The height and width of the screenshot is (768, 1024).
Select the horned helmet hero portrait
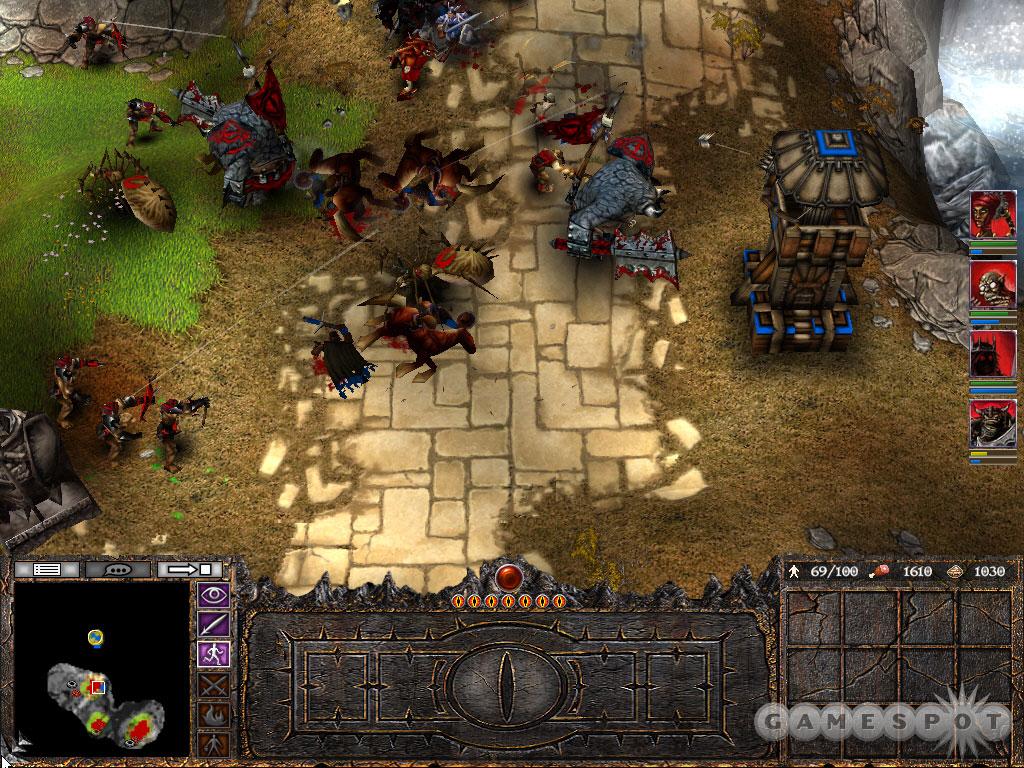click(x=993, y=423)
